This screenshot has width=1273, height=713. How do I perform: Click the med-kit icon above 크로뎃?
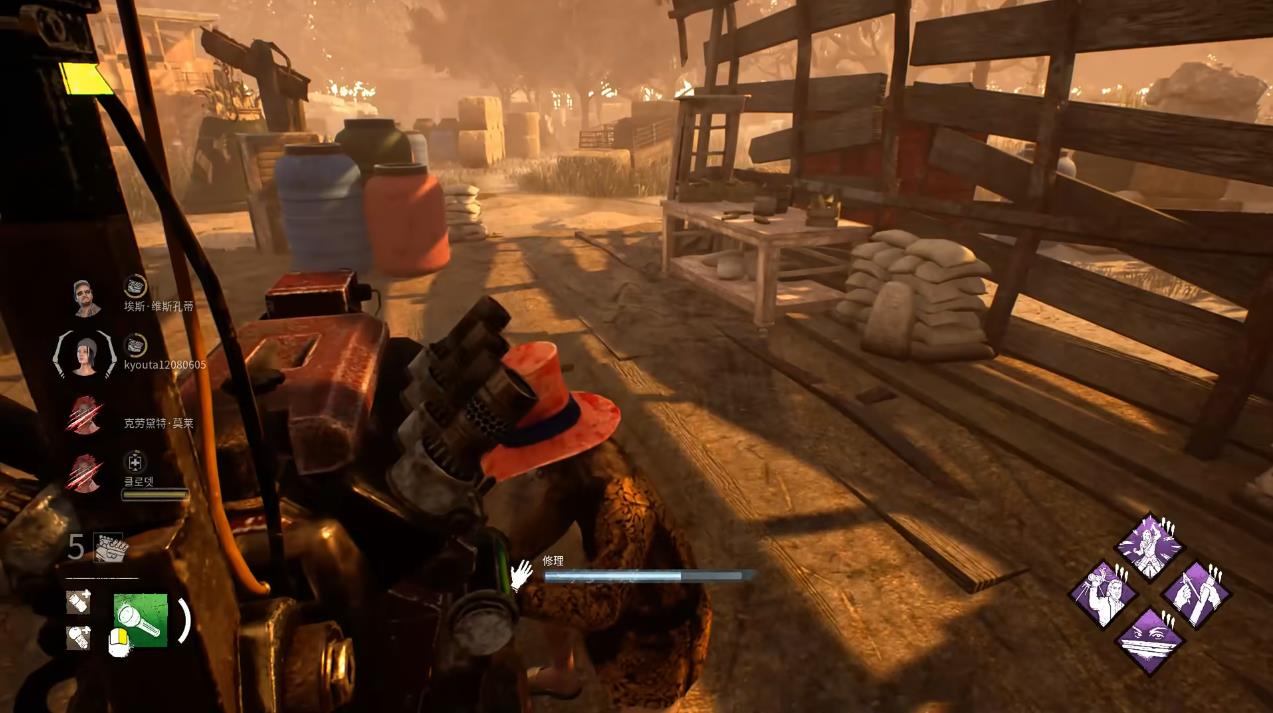click(135, 461)
